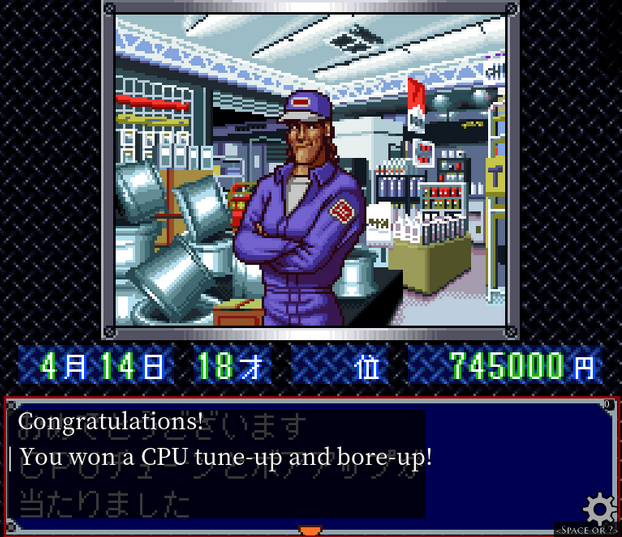Advance dialogue with the orange arrow
This screenshot has width=622, height=537.
tap(310, 529)
